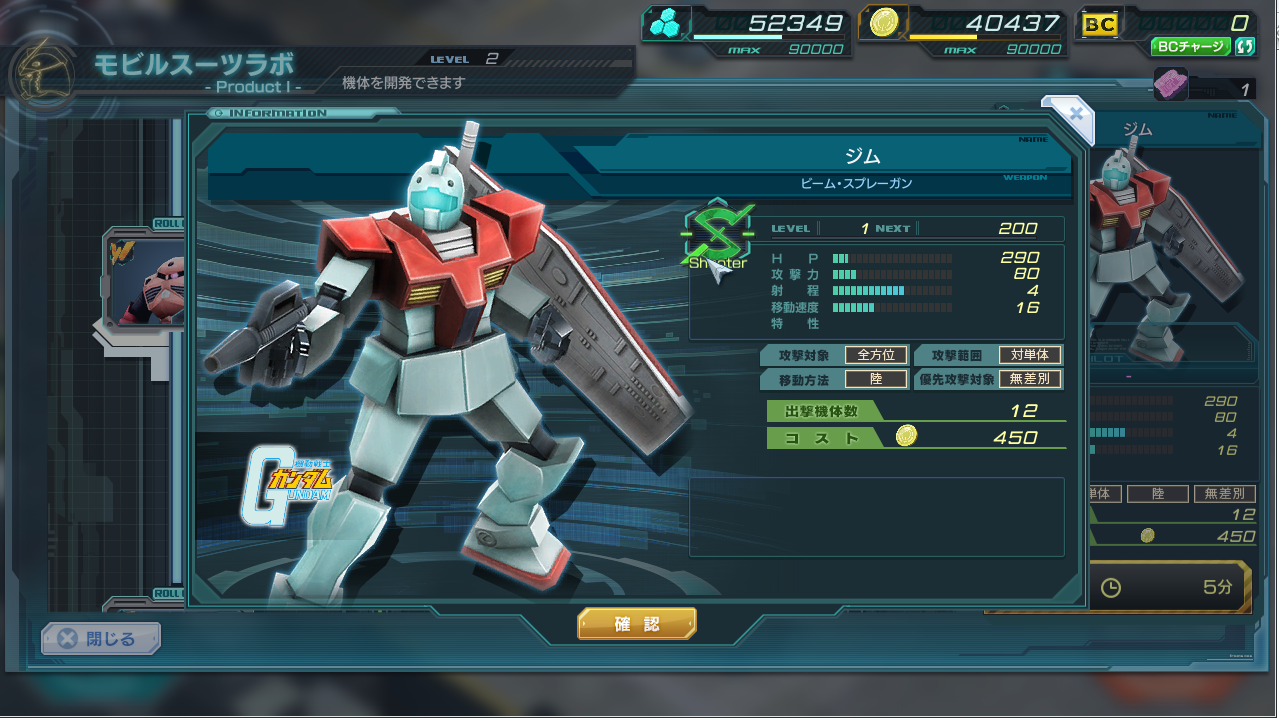1279x718 pixels.
Task: Select the red Zaku unit thumbnail
Action: (x=146, y=284)
